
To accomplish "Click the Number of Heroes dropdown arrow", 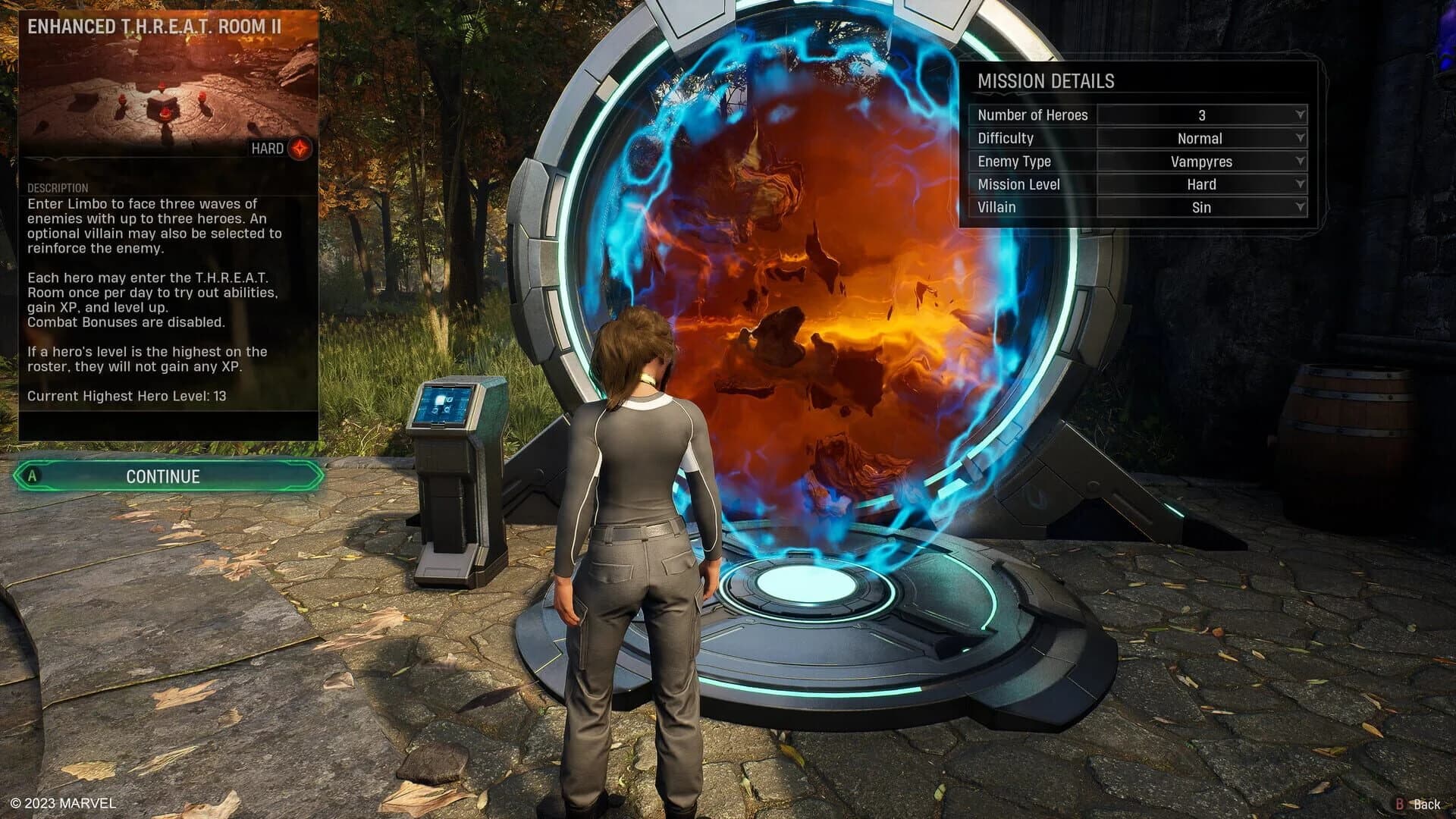I will tap(1300, 115).
